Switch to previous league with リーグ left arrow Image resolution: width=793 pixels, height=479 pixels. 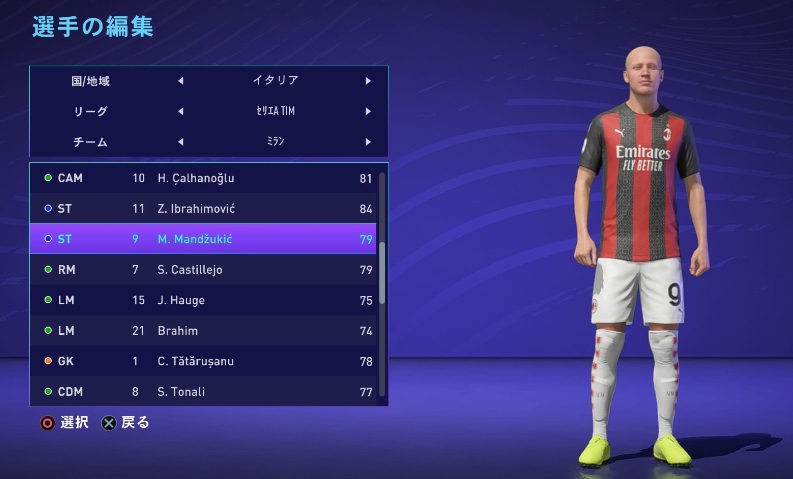click(x=180, y=111)
